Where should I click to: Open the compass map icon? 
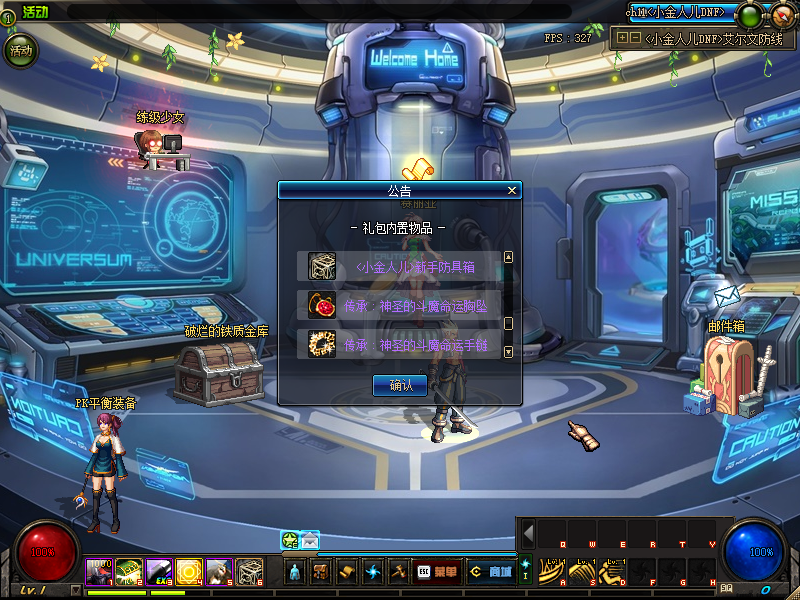click(782, 15)
